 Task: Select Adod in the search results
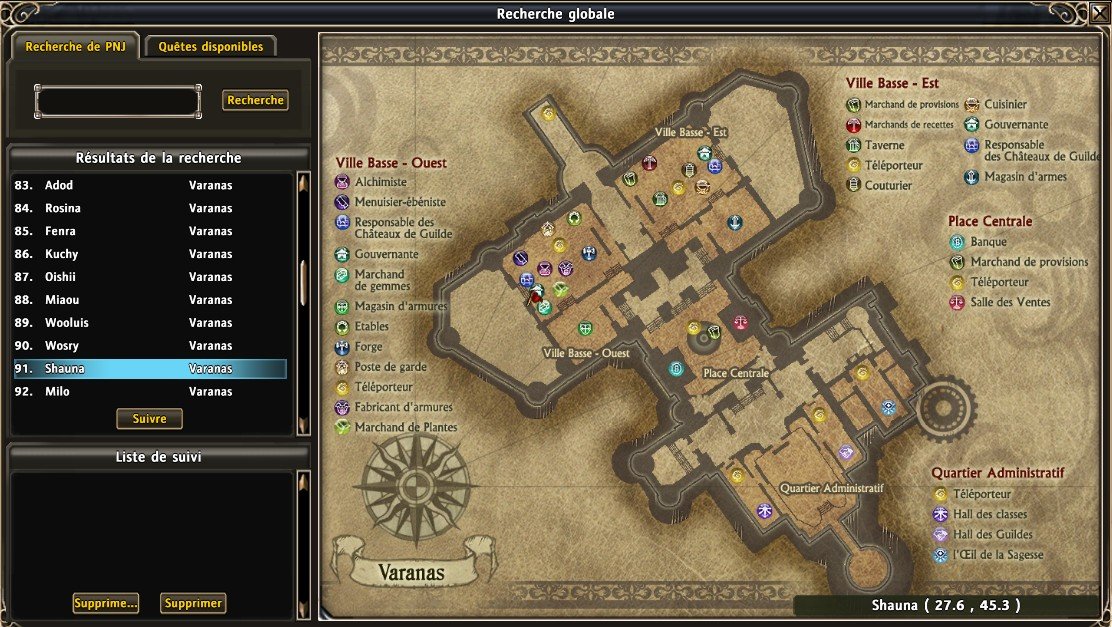150,185
